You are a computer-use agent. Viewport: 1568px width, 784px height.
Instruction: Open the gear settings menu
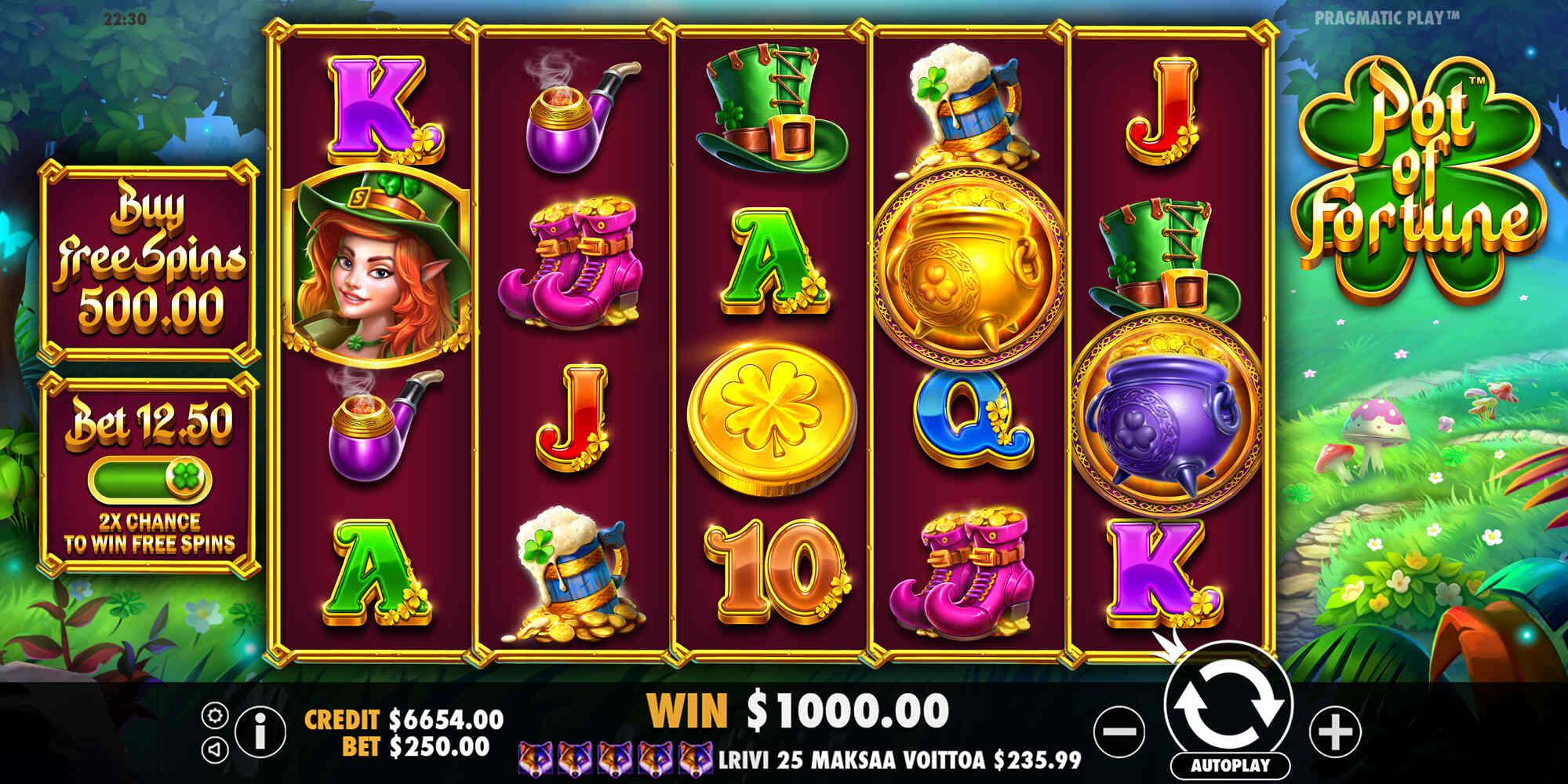(x=215, y=715)
